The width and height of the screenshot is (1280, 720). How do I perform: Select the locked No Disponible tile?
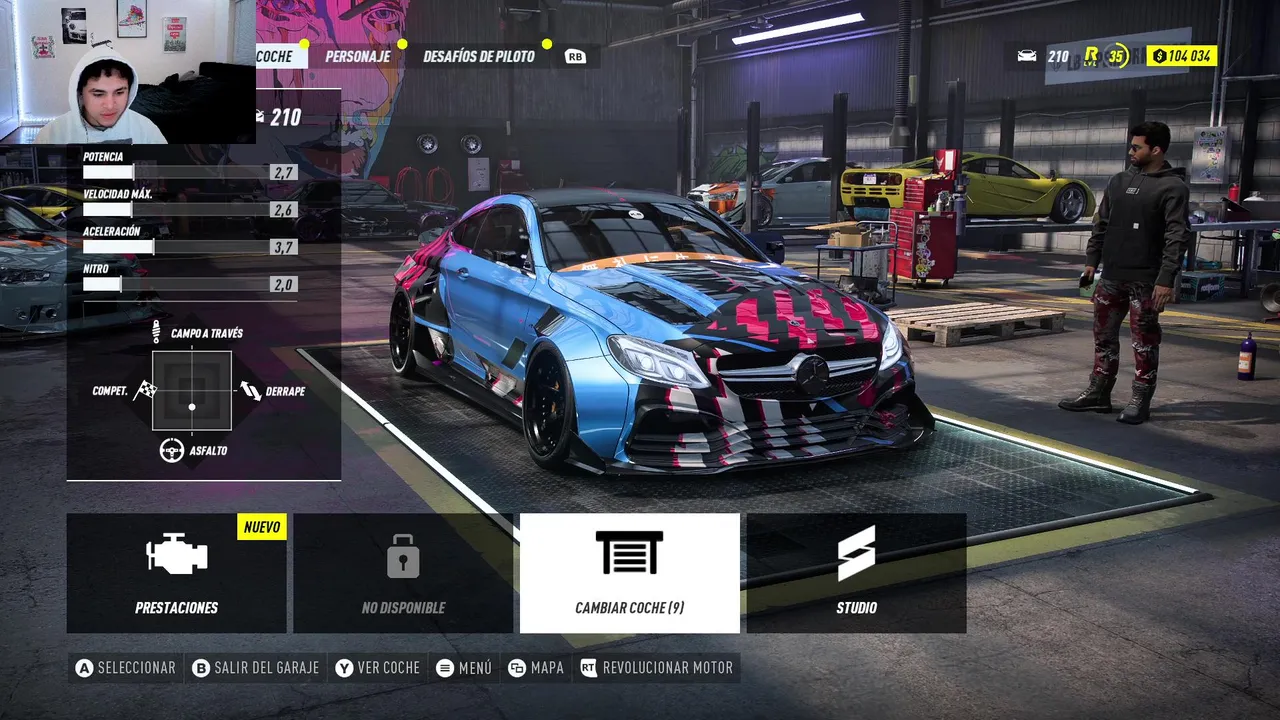[x=403, y=573]
